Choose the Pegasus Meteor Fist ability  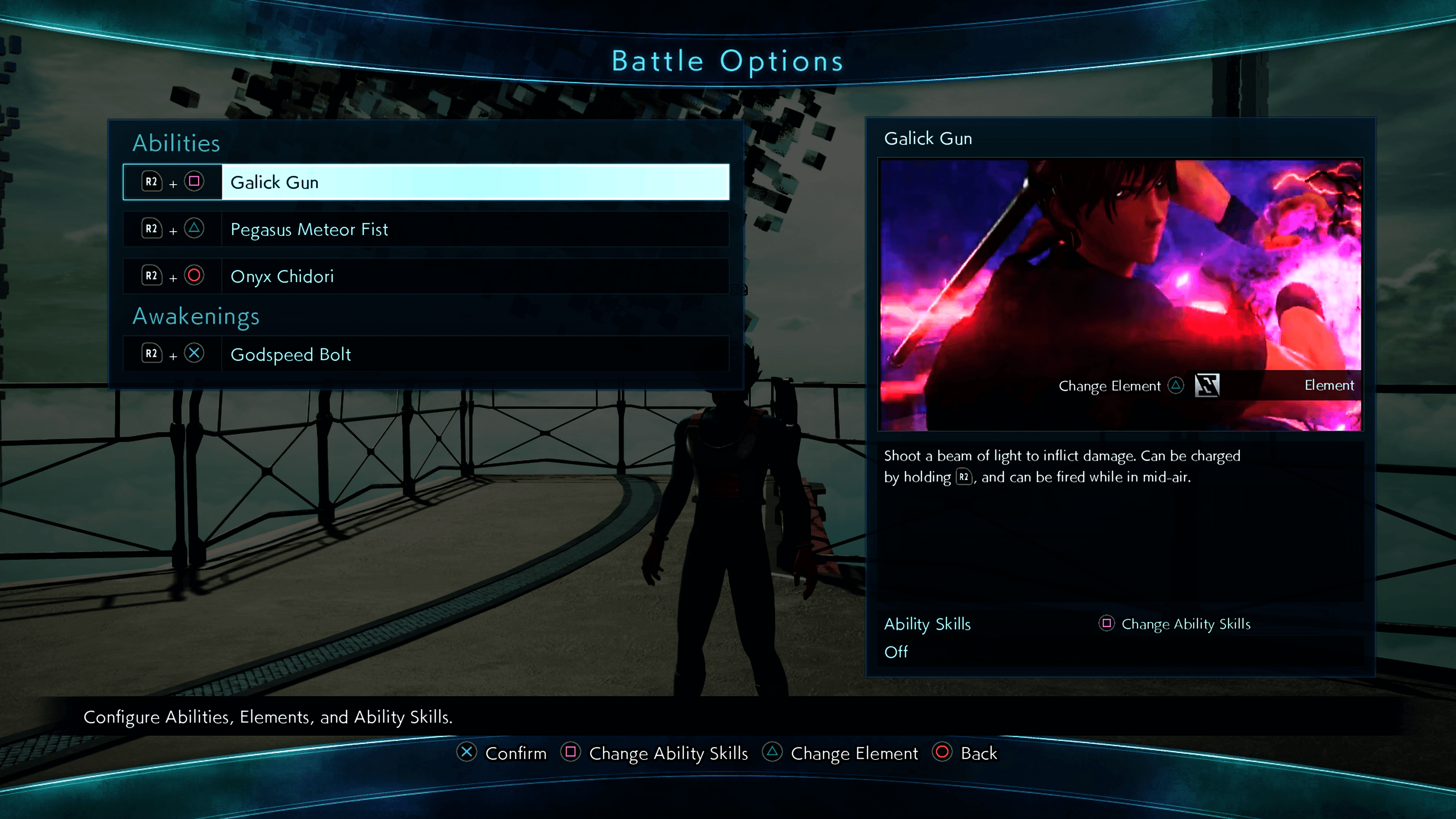[425, 229]
